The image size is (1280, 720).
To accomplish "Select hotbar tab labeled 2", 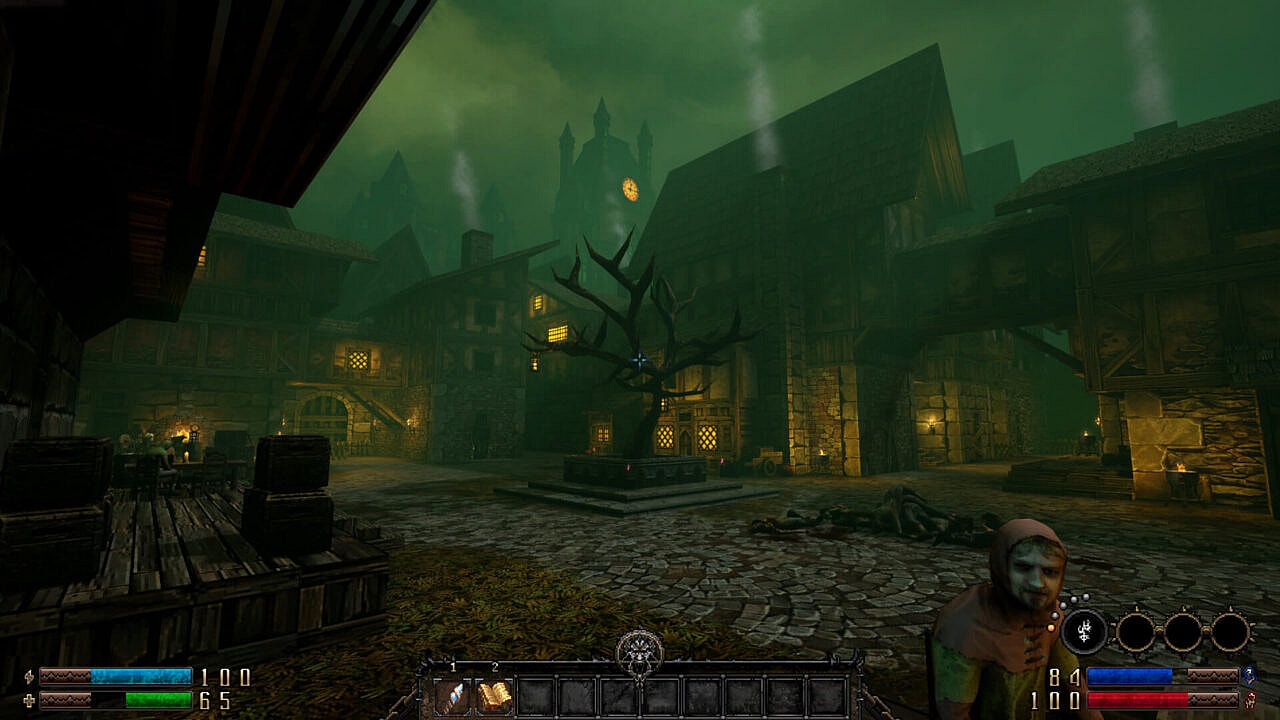I will click(495, 667).
